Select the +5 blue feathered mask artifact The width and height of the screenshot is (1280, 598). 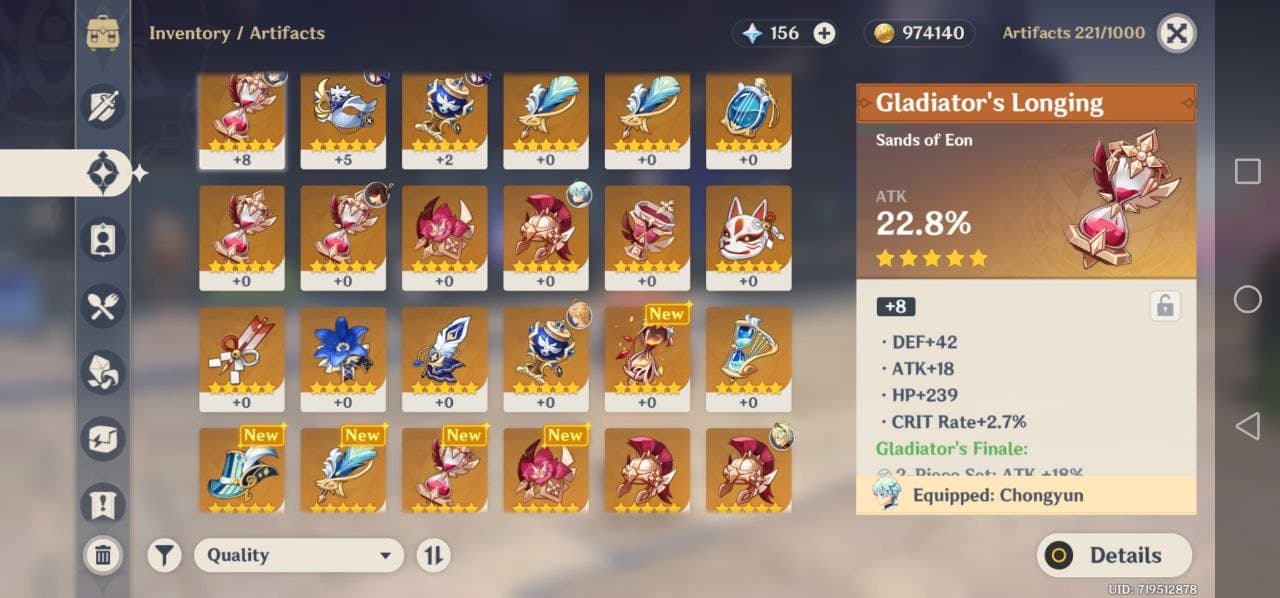pyautogui.click(x=343, y=117)
